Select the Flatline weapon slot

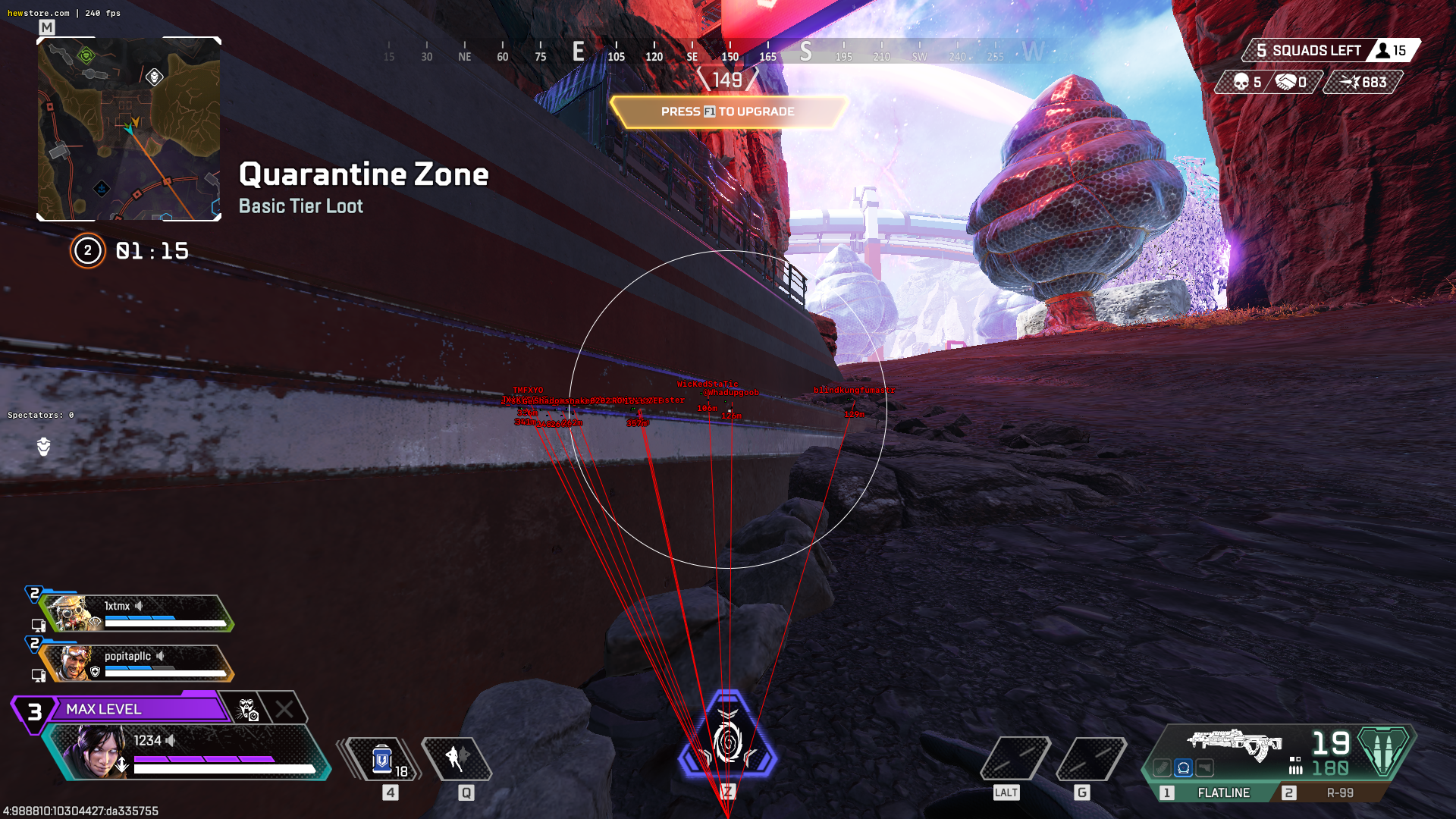[1222, 792]
